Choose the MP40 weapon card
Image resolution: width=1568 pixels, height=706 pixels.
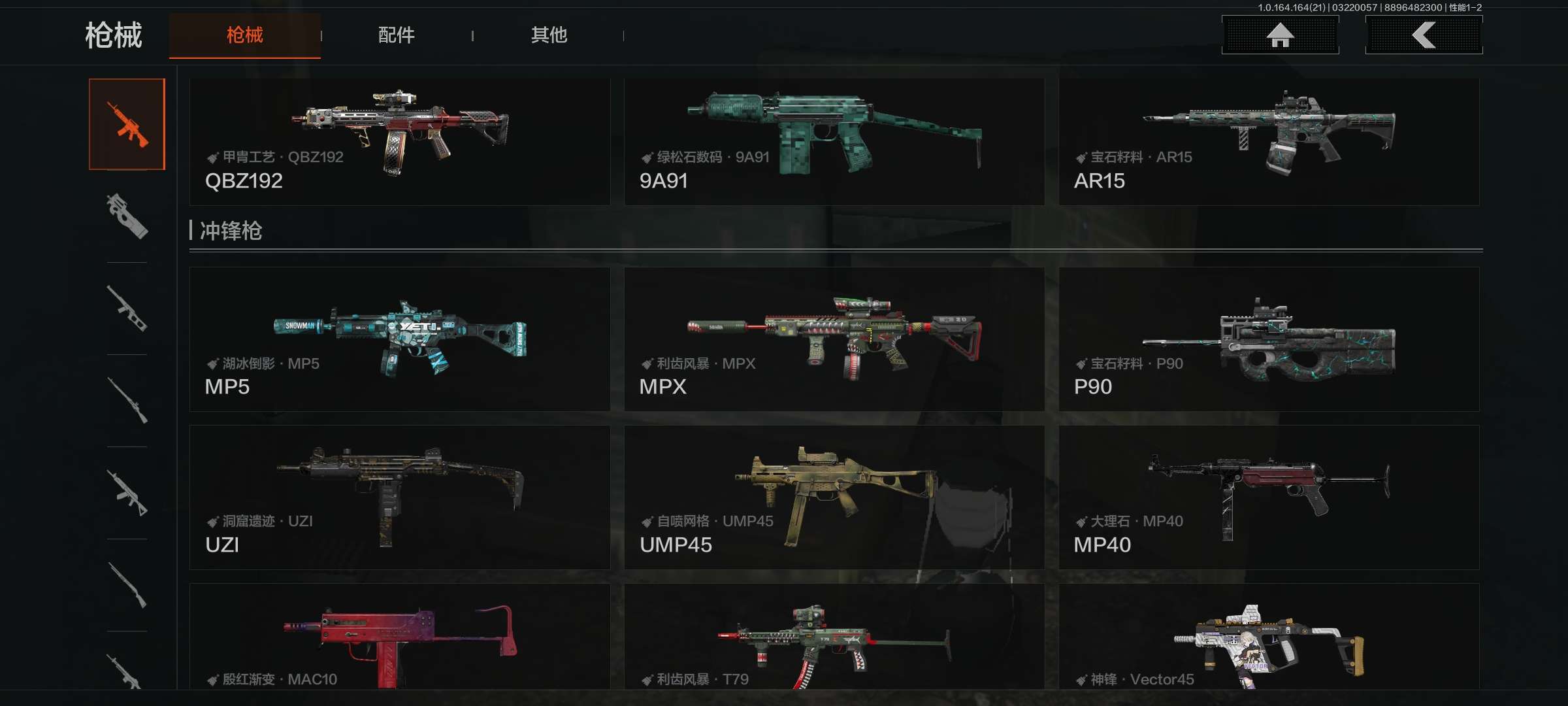(x=1268, y=497)
